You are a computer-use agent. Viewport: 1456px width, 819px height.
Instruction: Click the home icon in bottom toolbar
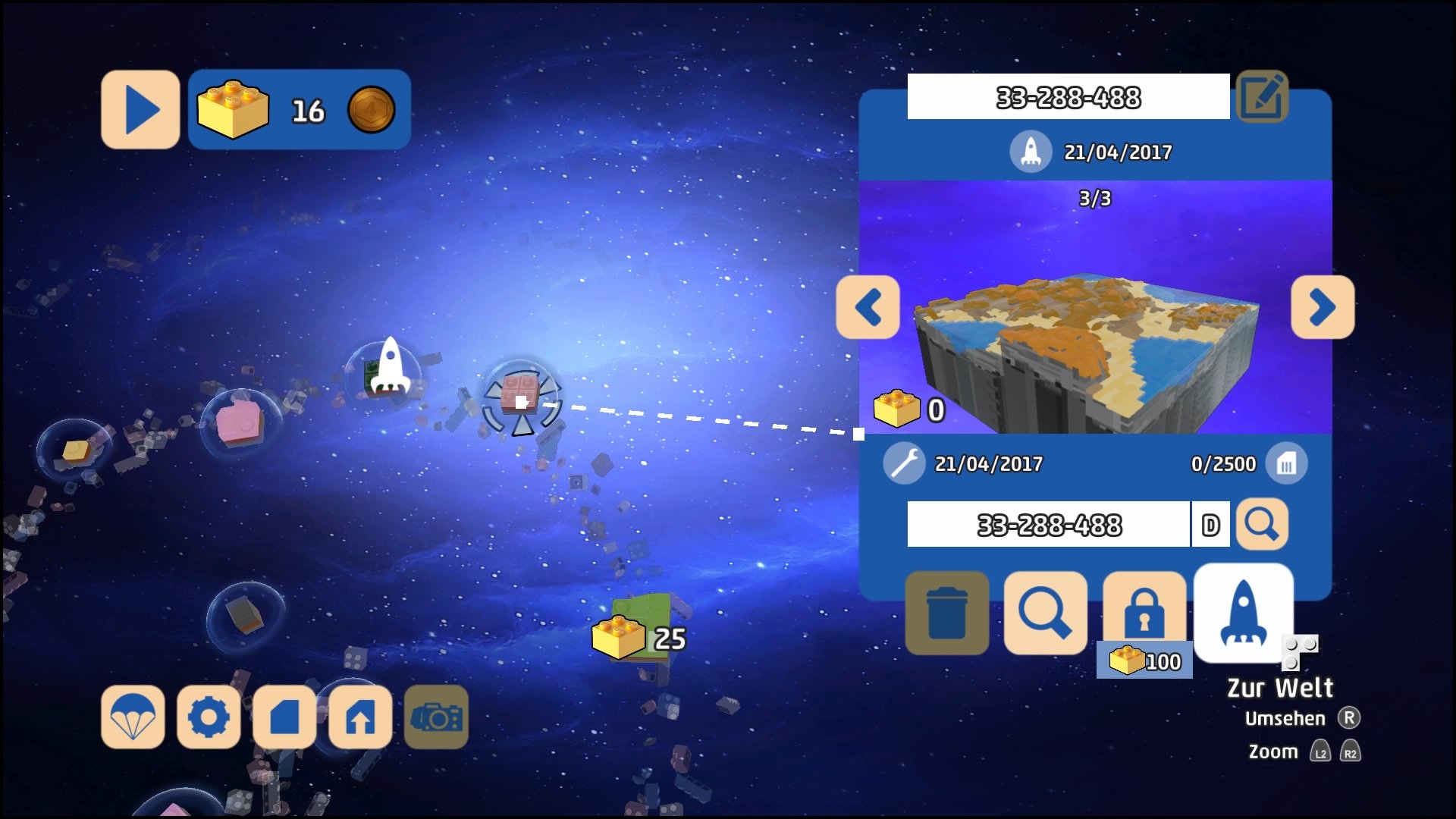361,717
